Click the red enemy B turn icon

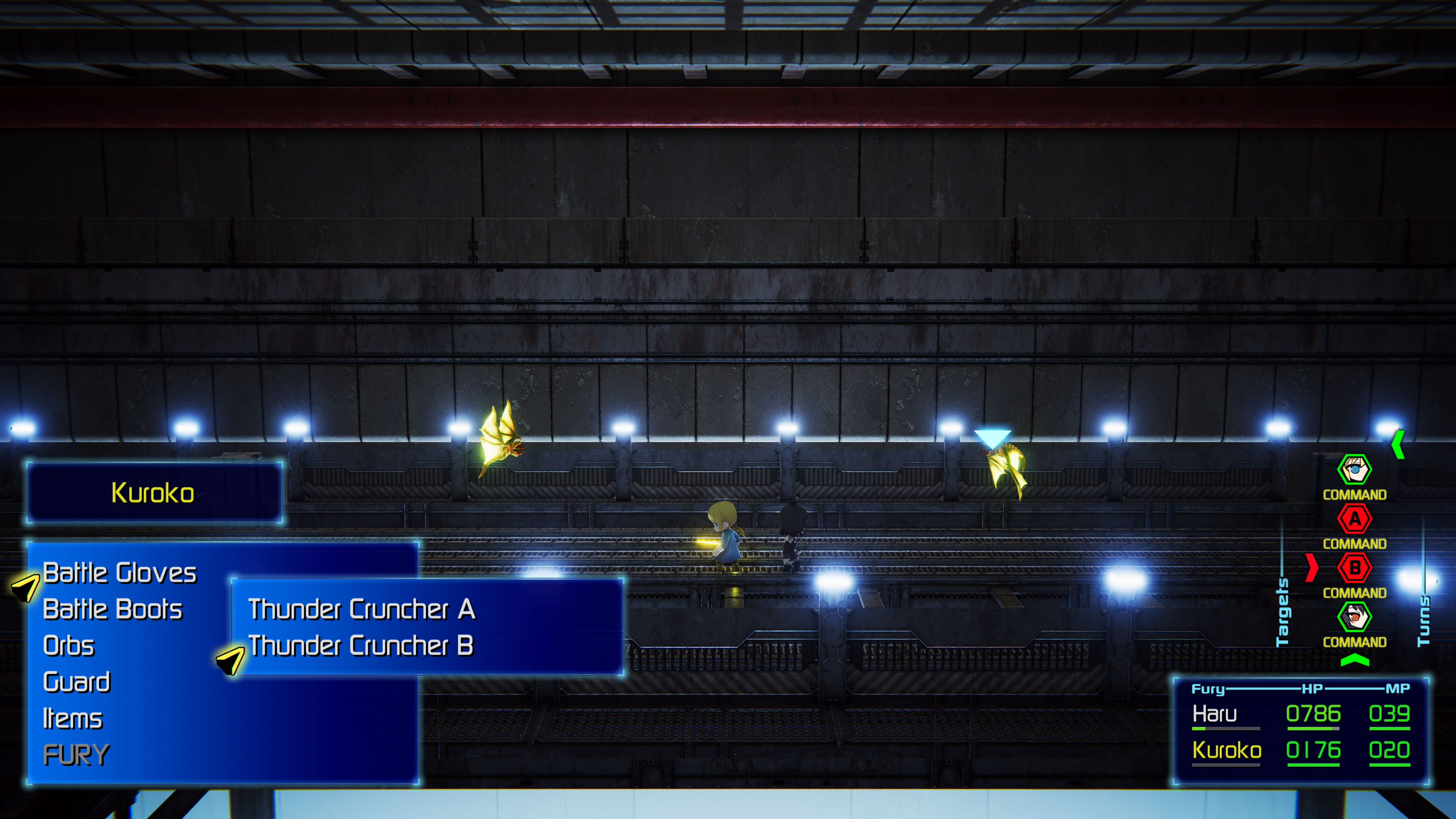tap(1354, 568)
